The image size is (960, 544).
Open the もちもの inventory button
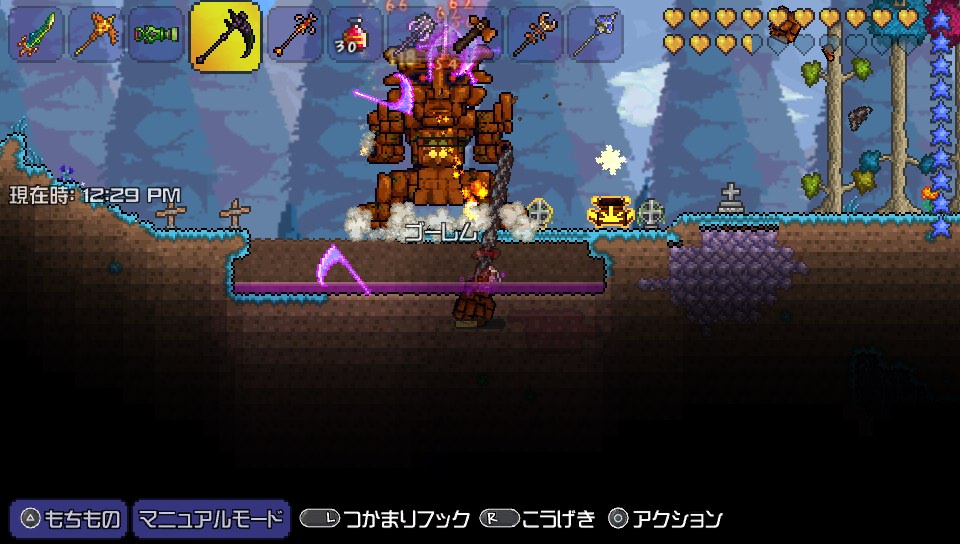coord(69,518)
